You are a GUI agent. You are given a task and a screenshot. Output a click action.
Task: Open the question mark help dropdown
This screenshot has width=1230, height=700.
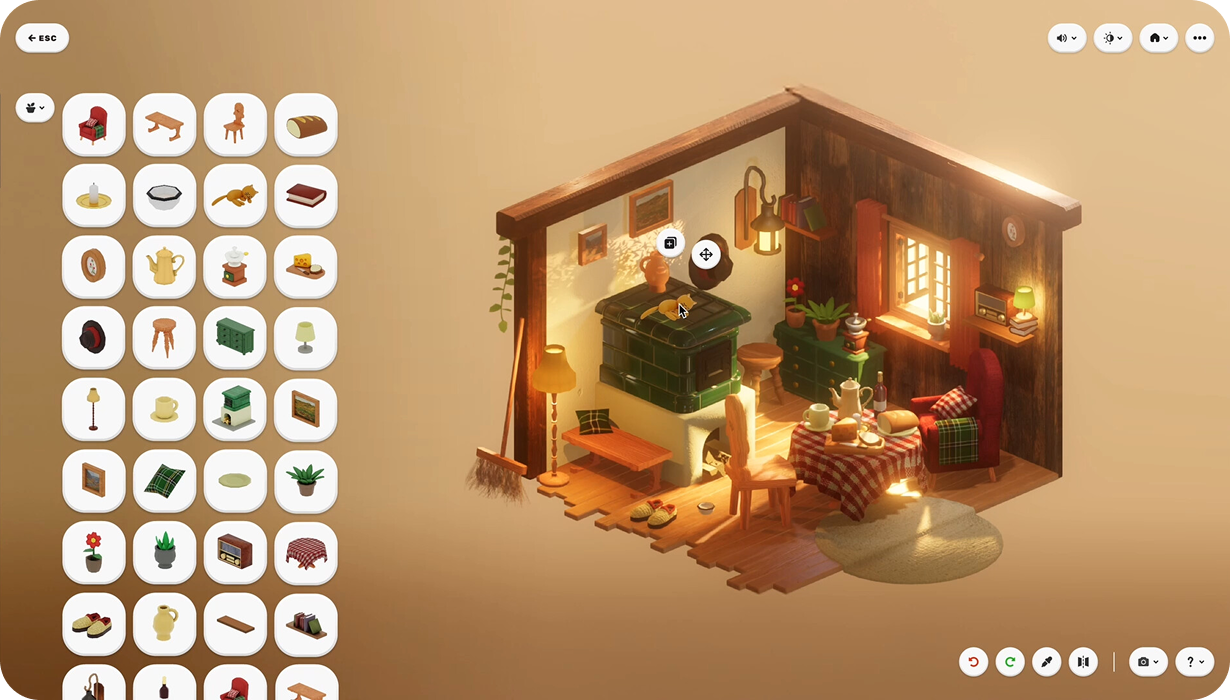coord(1194,661)
